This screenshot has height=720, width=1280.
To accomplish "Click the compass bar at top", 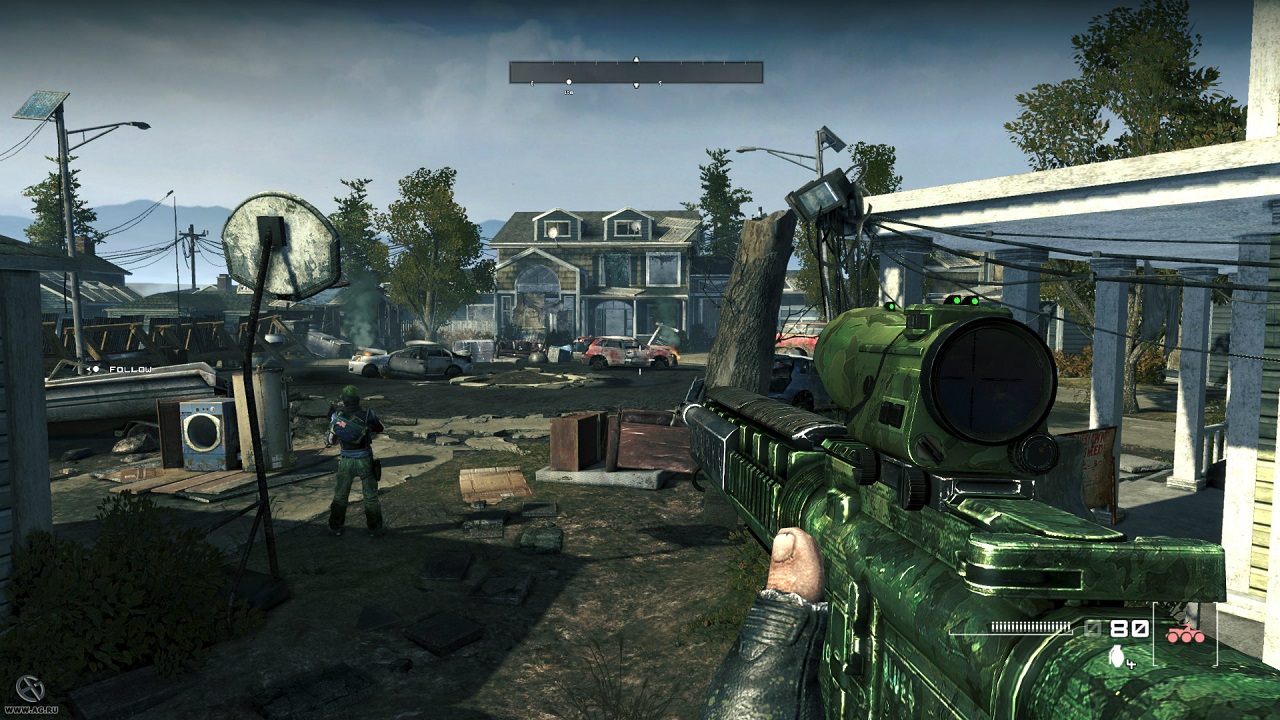I will (x=636, y=72).
